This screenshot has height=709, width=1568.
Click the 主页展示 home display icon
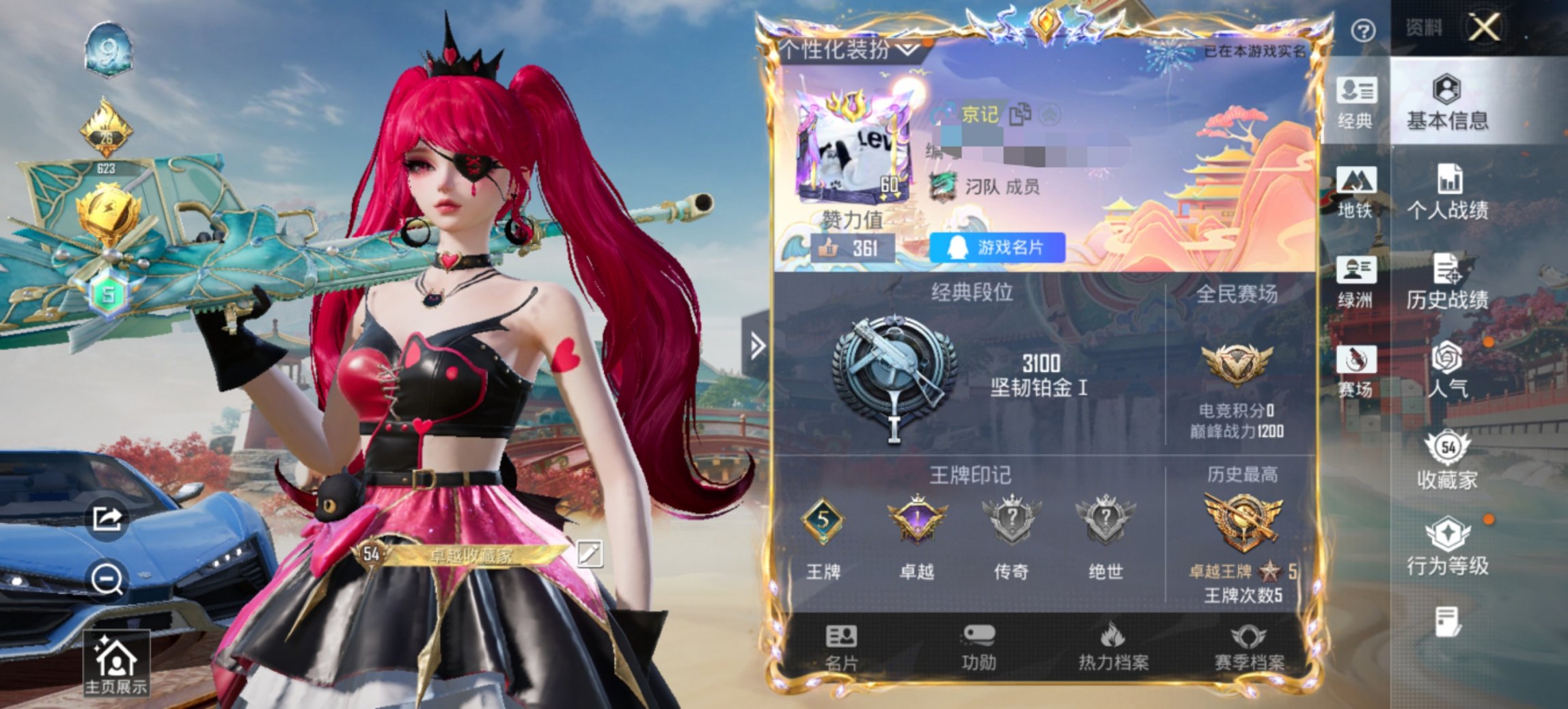click(116, 661)
